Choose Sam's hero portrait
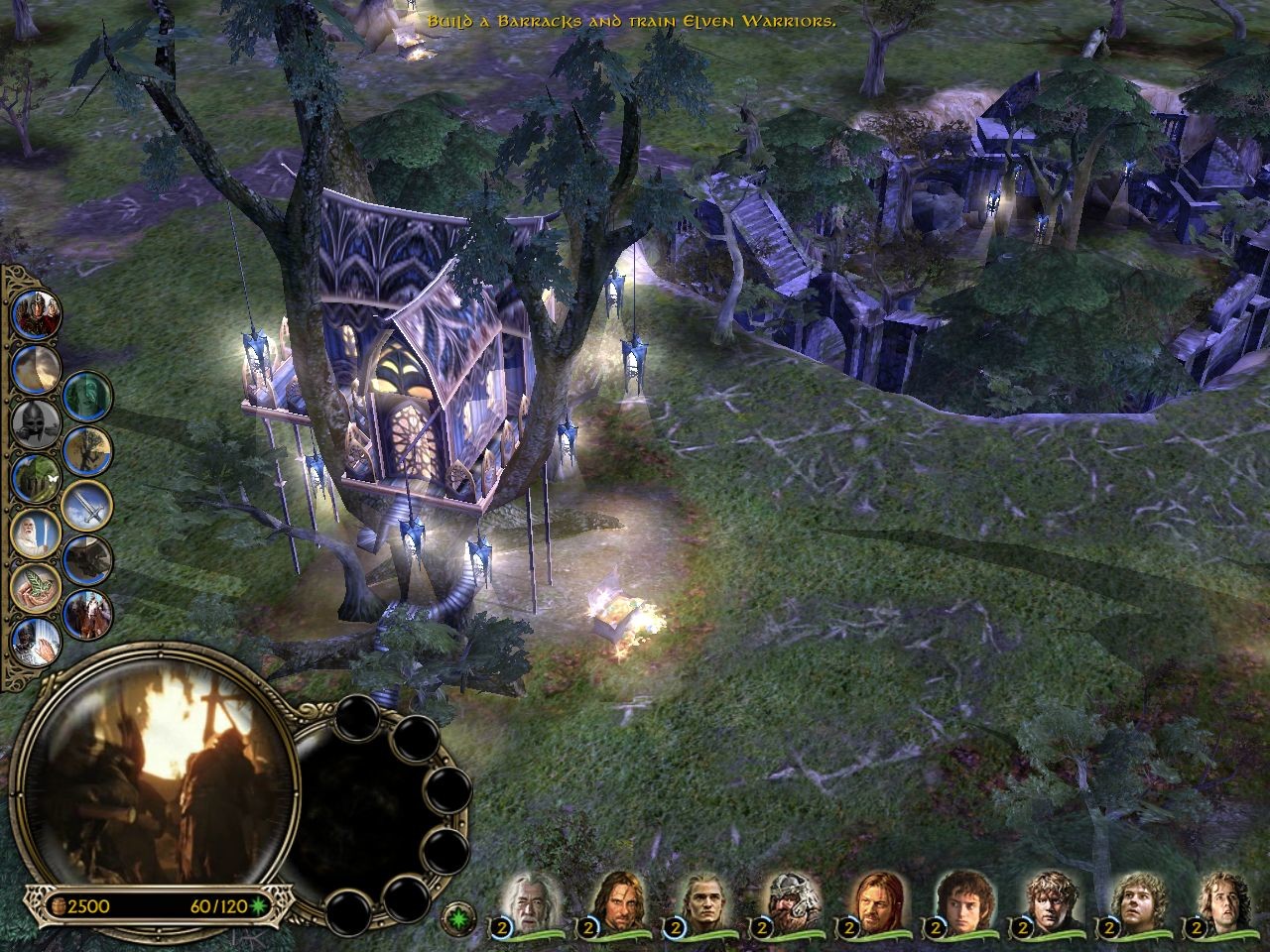This screenshot has width=1270, height=952. 1047,900
